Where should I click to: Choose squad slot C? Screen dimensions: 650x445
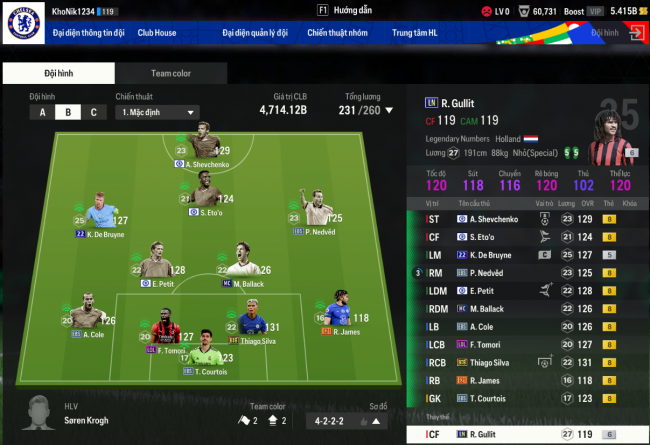tap(93, 112)
